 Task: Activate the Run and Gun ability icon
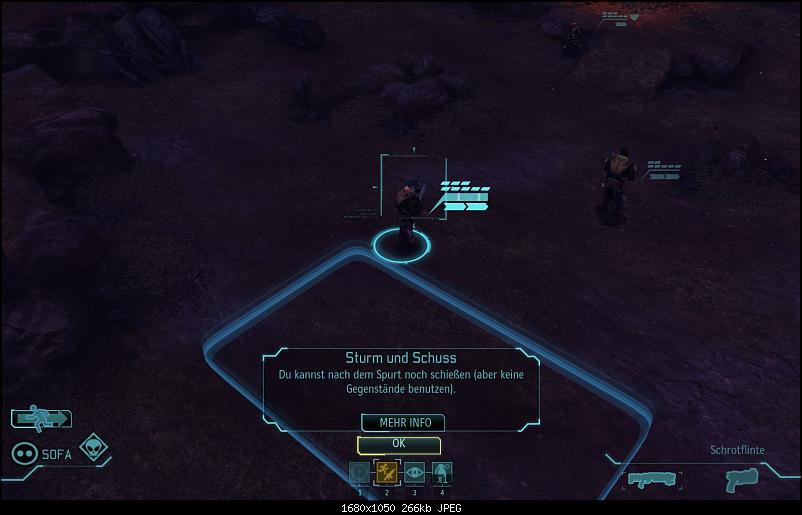coord(386,473)
